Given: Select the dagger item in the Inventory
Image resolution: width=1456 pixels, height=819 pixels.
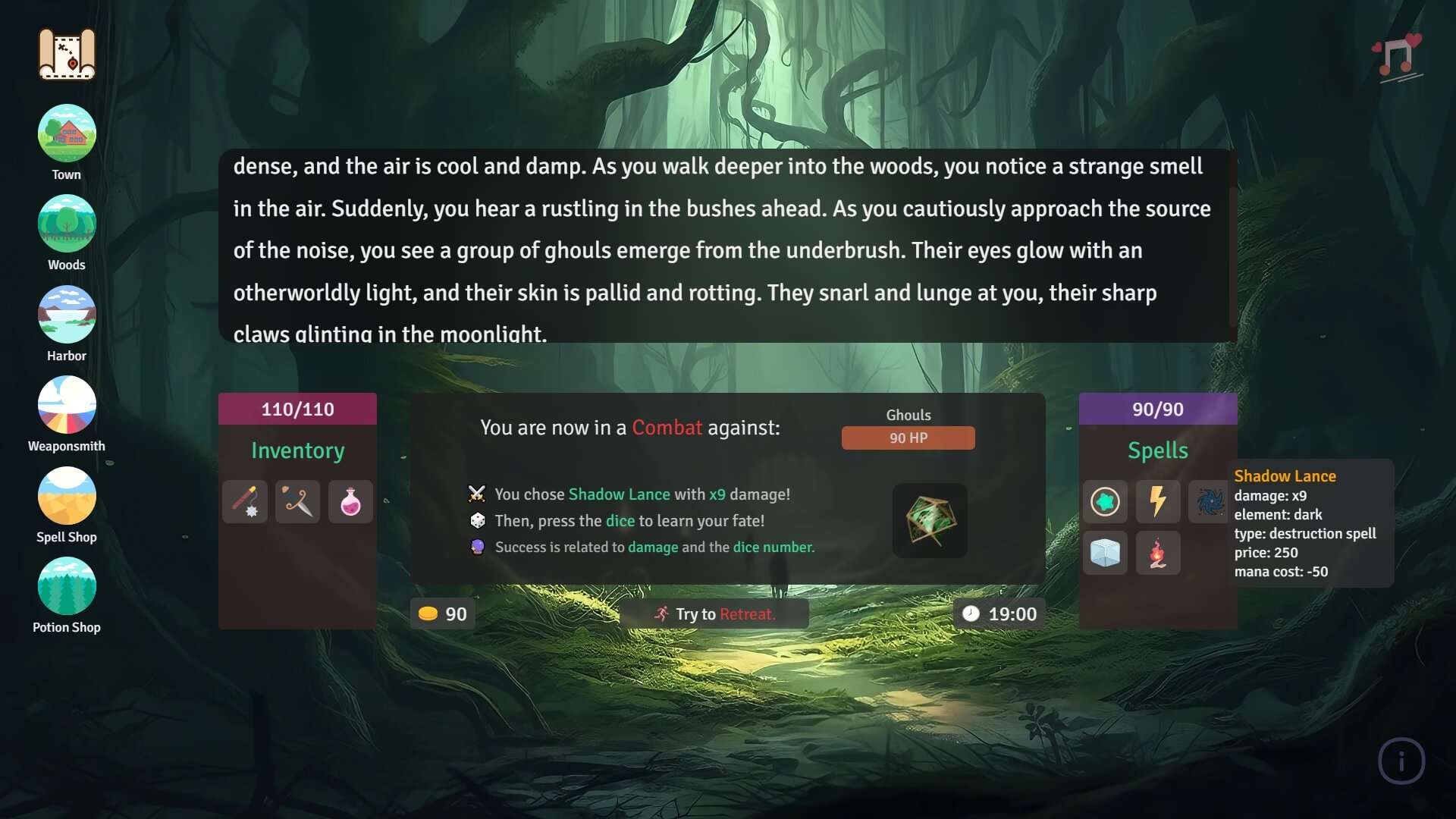Looking at the screenshot, I should pos(297,501).
